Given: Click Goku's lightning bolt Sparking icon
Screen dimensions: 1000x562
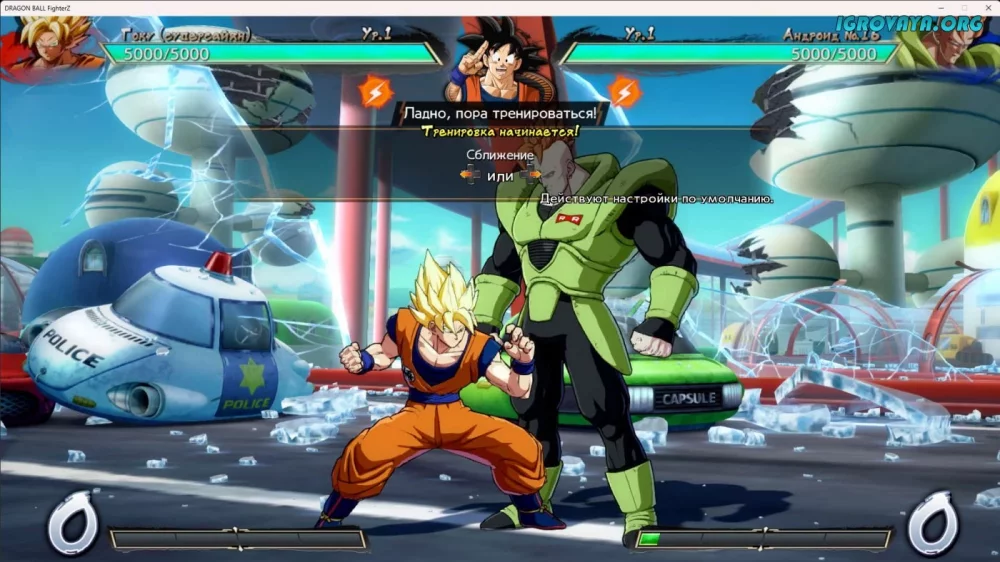Looking at the screenshot, I should click(x=376, y=92).
